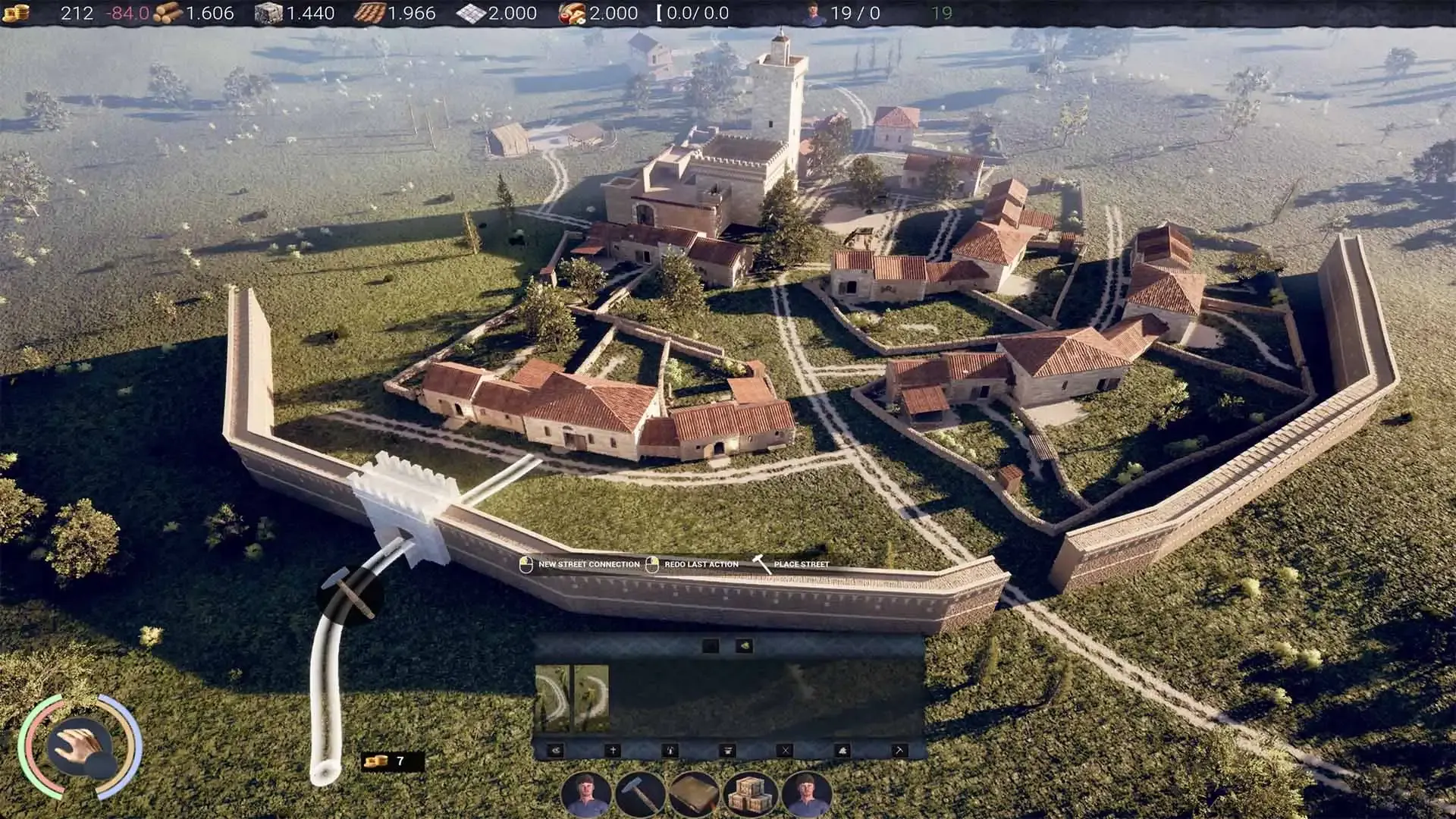Open the stacked crates storage icon

(748, 795)
